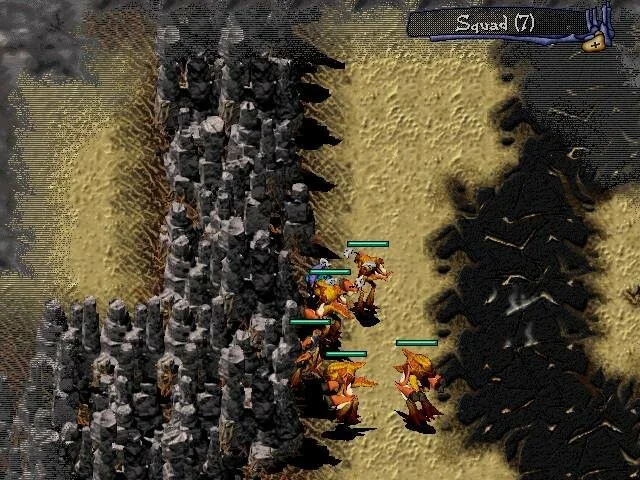Screen dimensions: 640x480
Task: Expand the squad panel with the plus icon
Action: 596,43
